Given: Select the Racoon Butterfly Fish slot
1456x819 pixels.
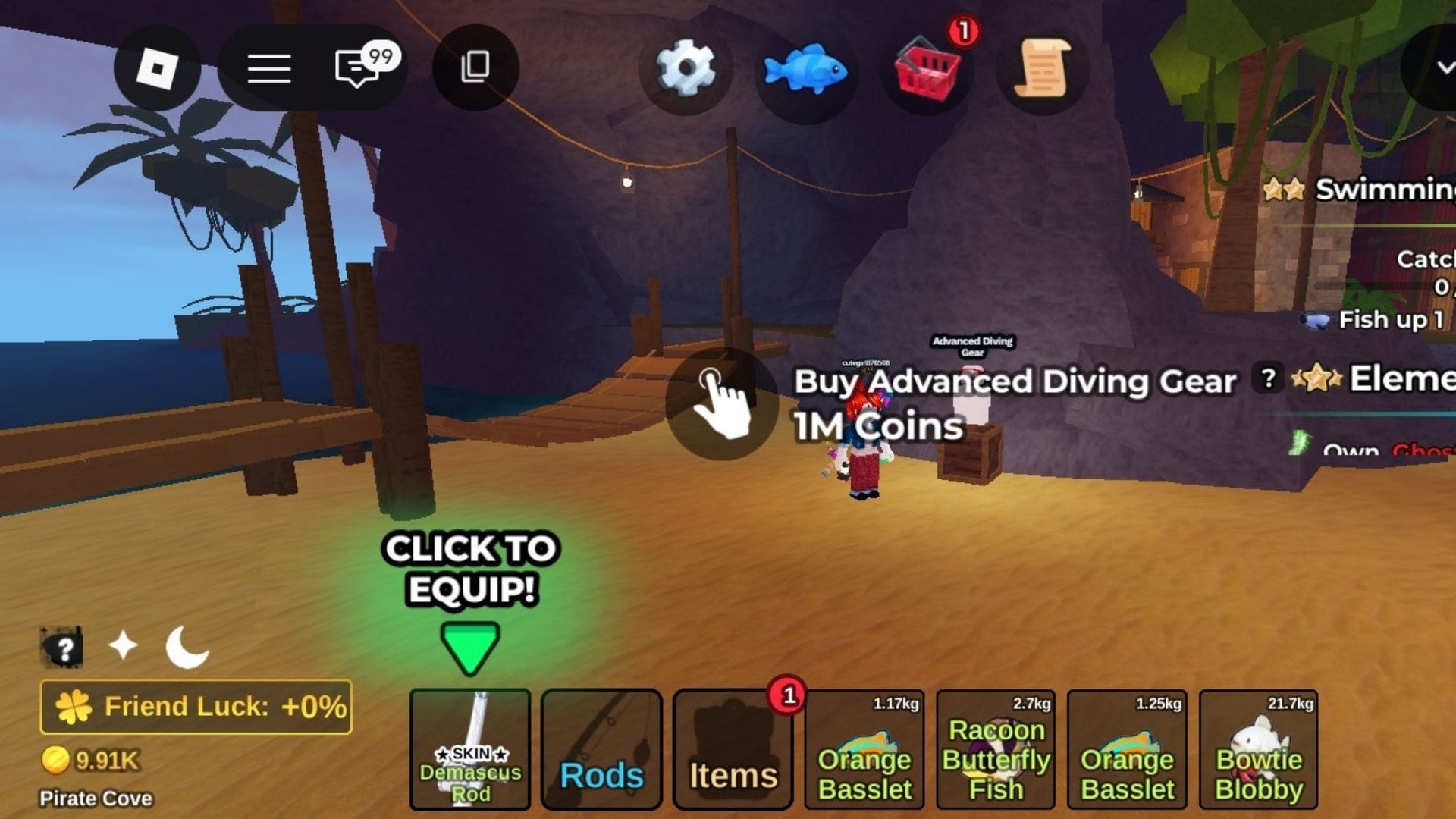Looking at the screenshot, I should tap(996, 749).
